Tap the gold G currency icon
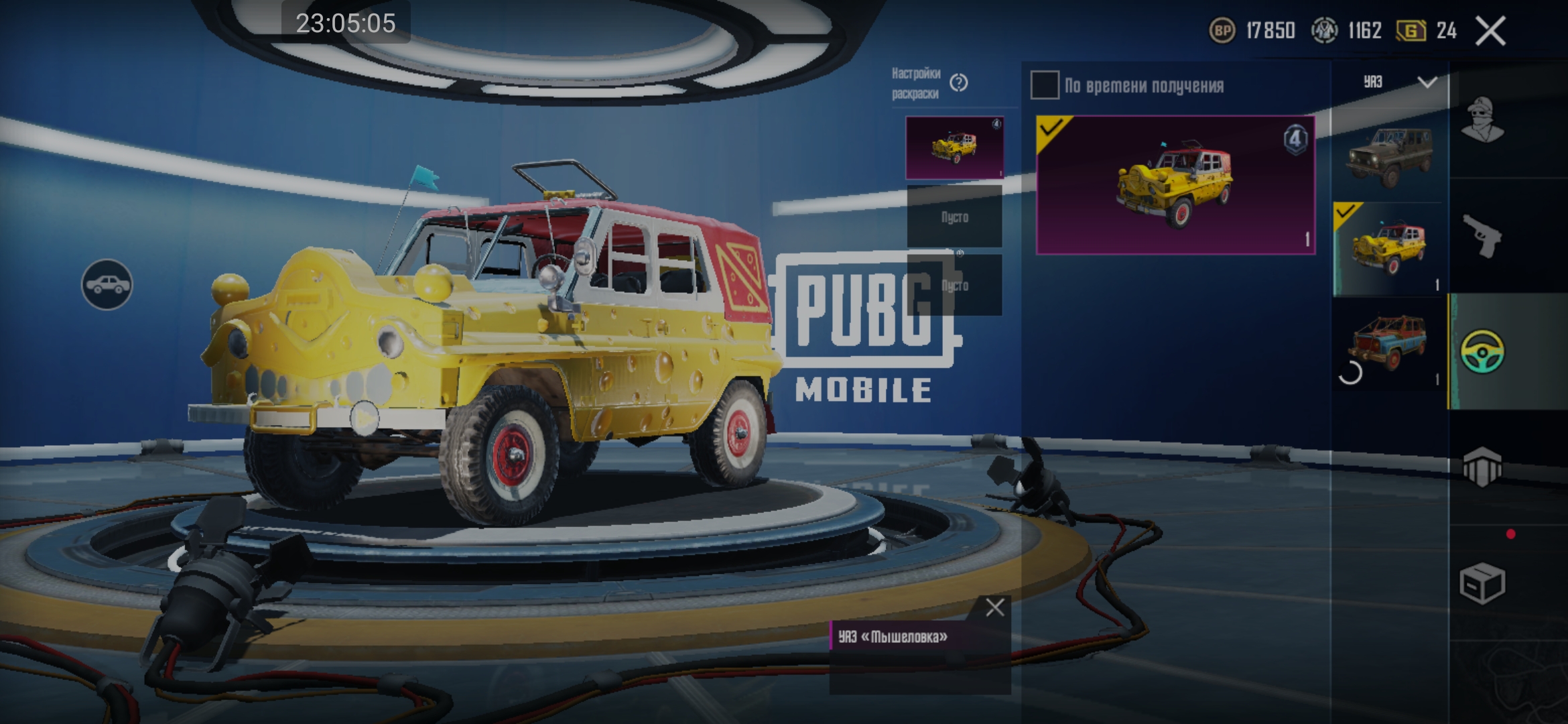Viewport: 1568px width, 724px height. coord(1411,31)
